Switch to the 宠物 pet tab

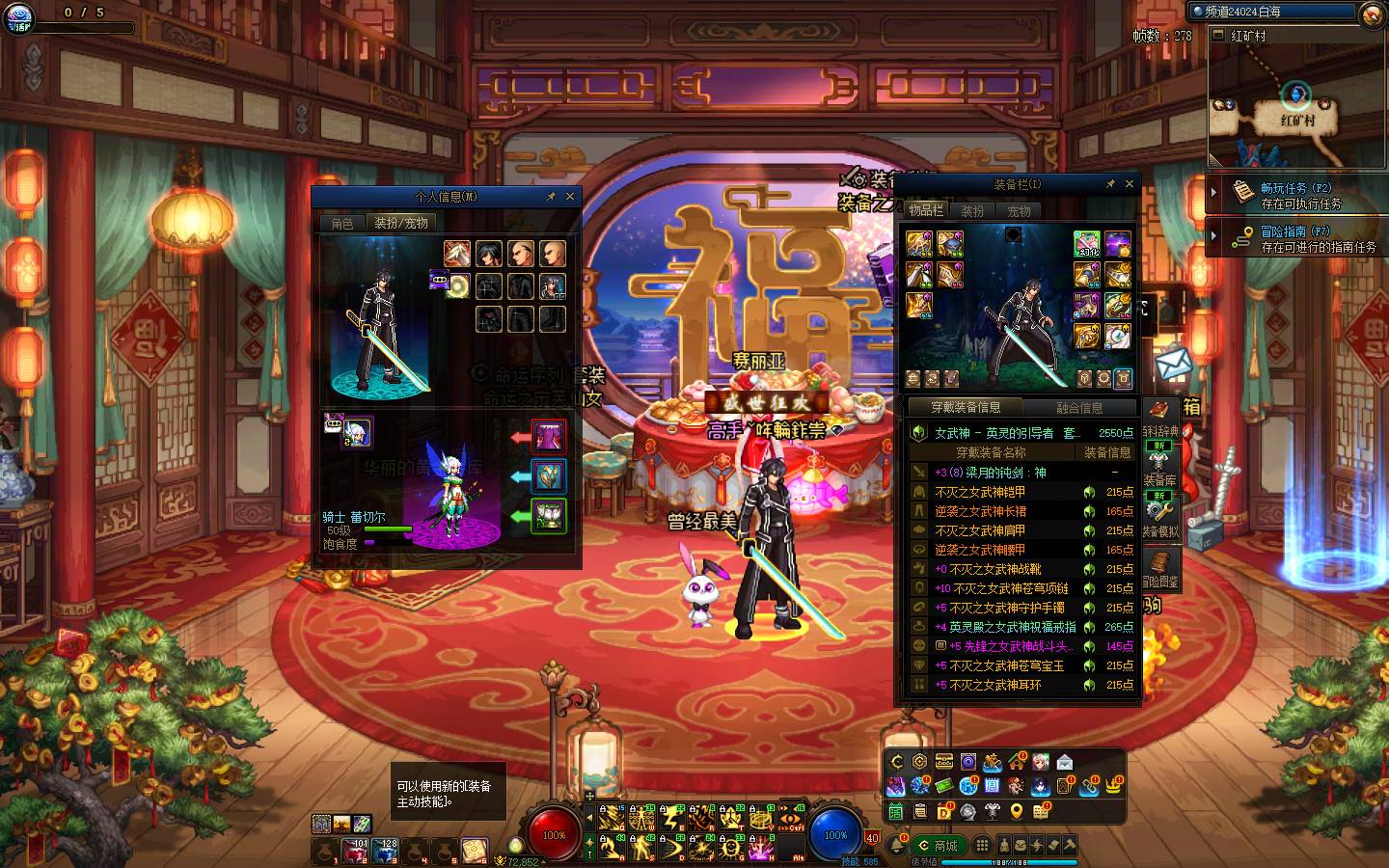click(x=1019, y=210)
